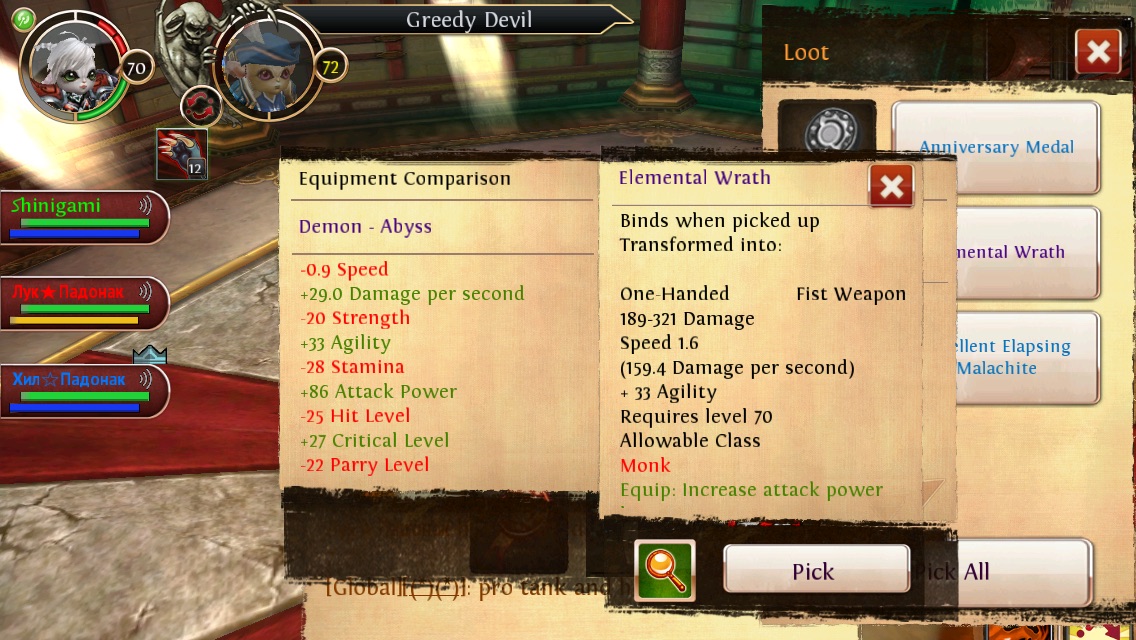Tap the magnifying glass inspect button
Image resolution: width=1136 pixels, height=640 pixels.
pos(664,570)
